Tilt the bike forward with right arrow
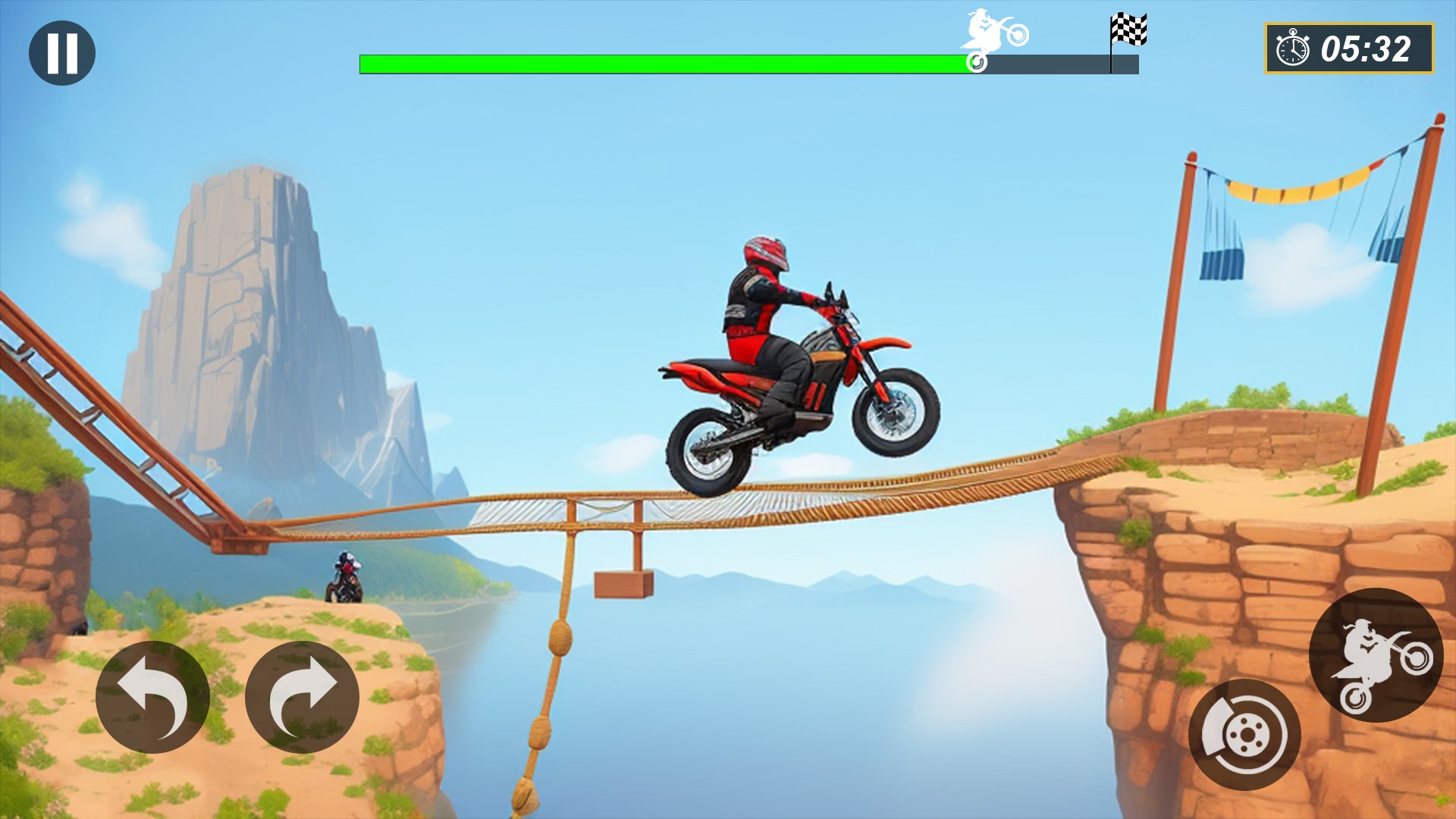The height and width of the screenshot is (819, 1456). [302, 697]
